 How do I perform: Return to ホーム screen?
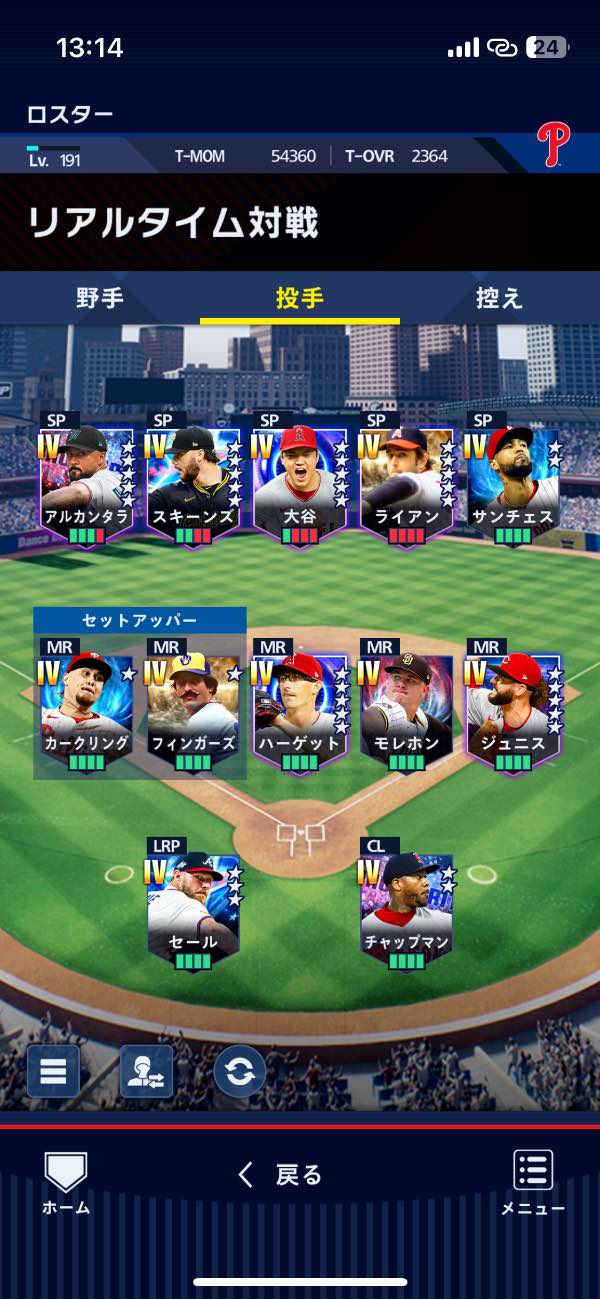[66, 1183]
